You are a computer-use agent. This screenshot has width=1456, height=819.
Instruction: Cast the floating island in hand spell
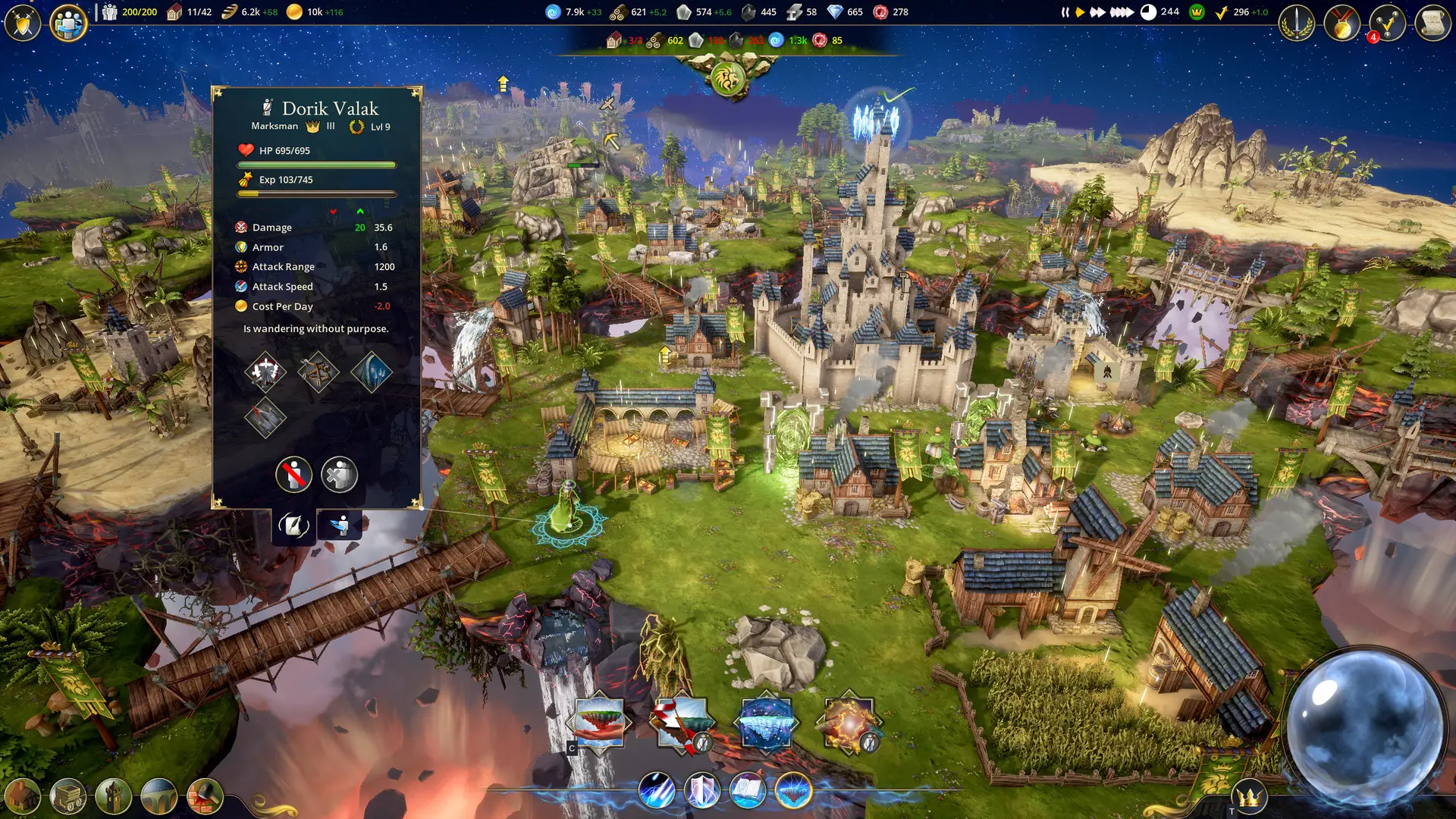[599, 723]
